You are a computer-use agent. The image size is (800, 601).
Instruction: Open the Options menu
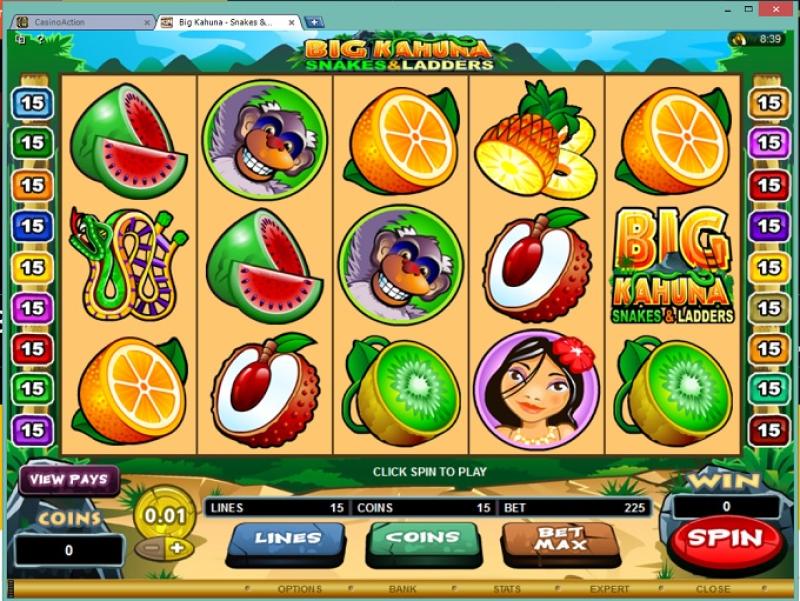(299, 589)
